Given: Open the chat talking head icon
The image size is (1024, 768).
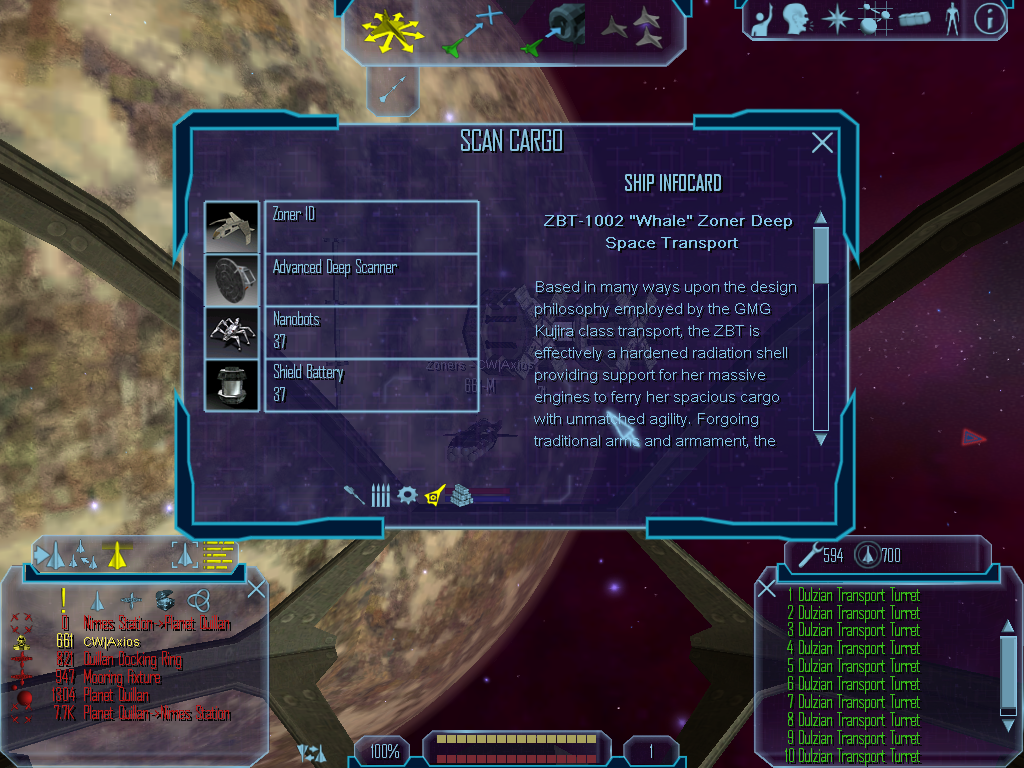Looking at the screenshot, I should tap(797, 19).
